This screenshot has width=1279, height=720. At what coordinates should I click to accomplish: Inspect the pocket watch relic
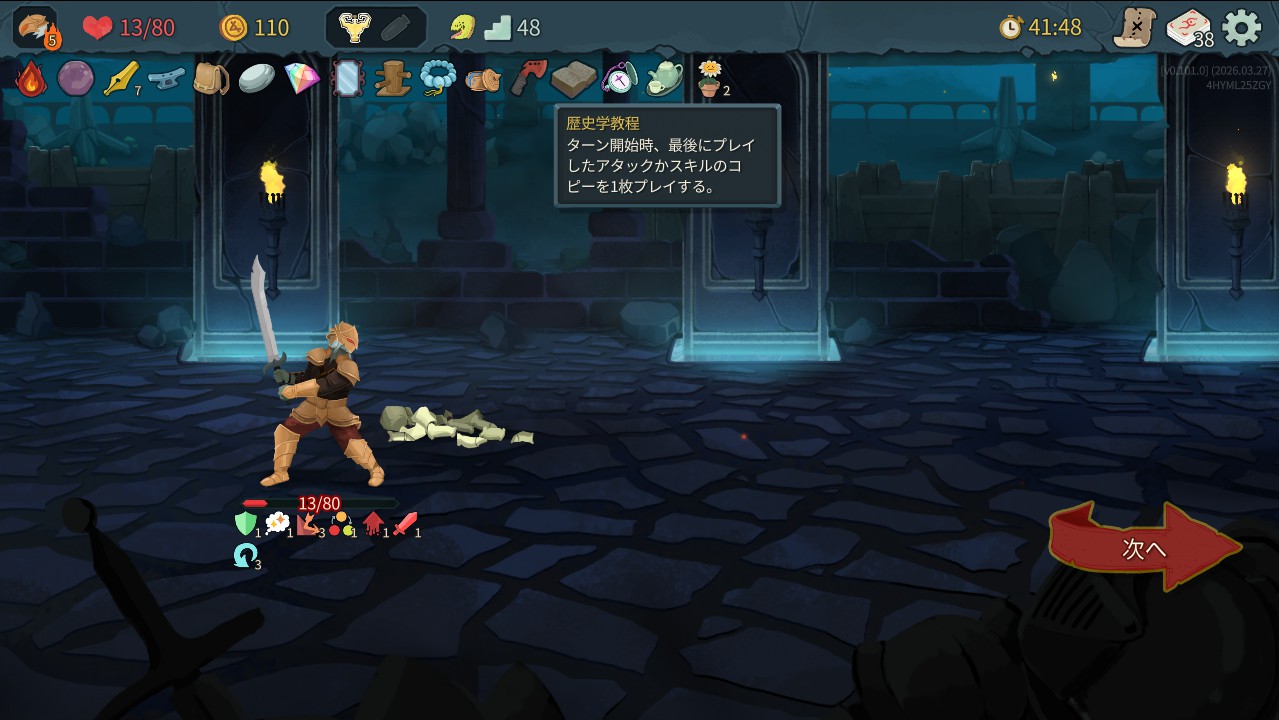pyautogui.click(x=619, y=78)
